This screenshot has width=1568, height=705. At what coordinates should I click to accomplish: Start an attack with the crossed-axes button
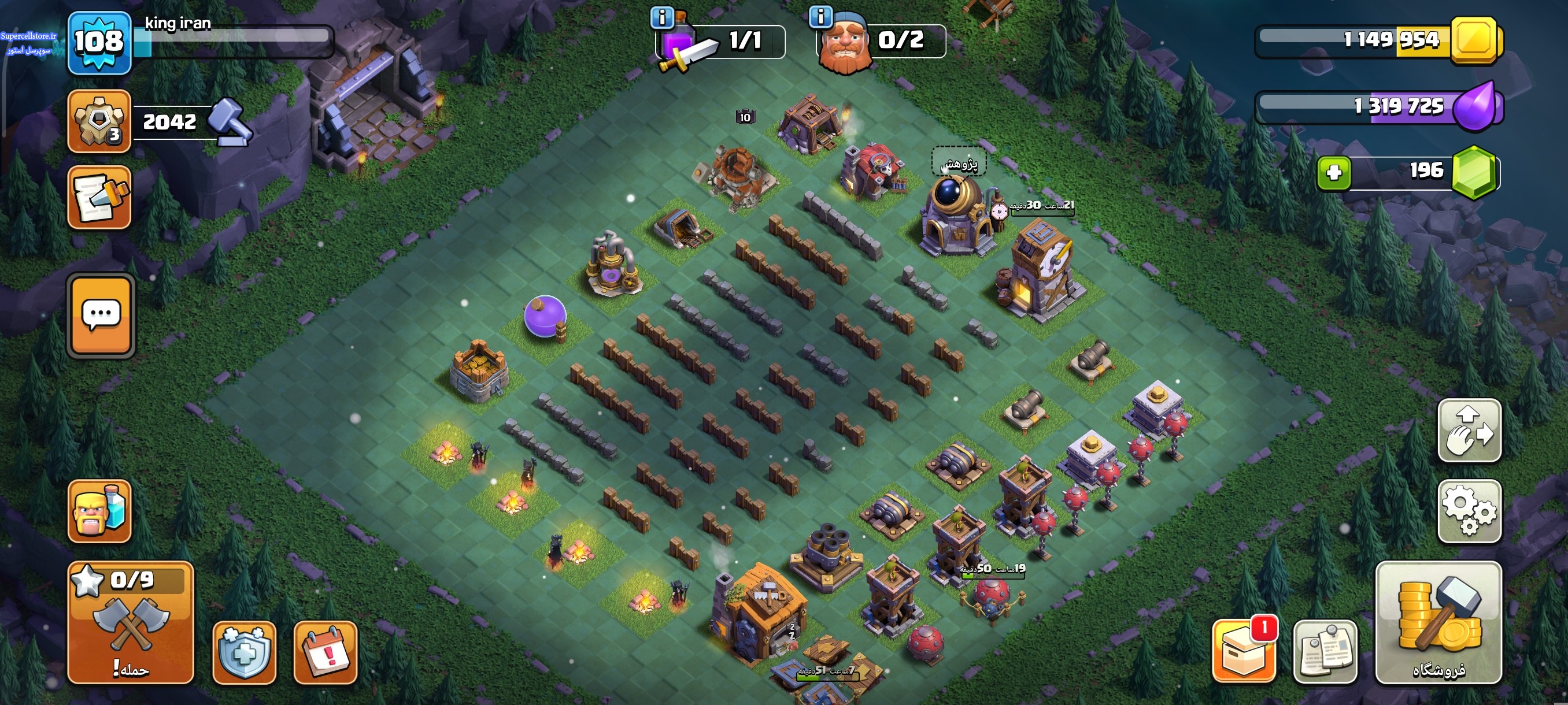pyautogui.click(x=130, y=622)
